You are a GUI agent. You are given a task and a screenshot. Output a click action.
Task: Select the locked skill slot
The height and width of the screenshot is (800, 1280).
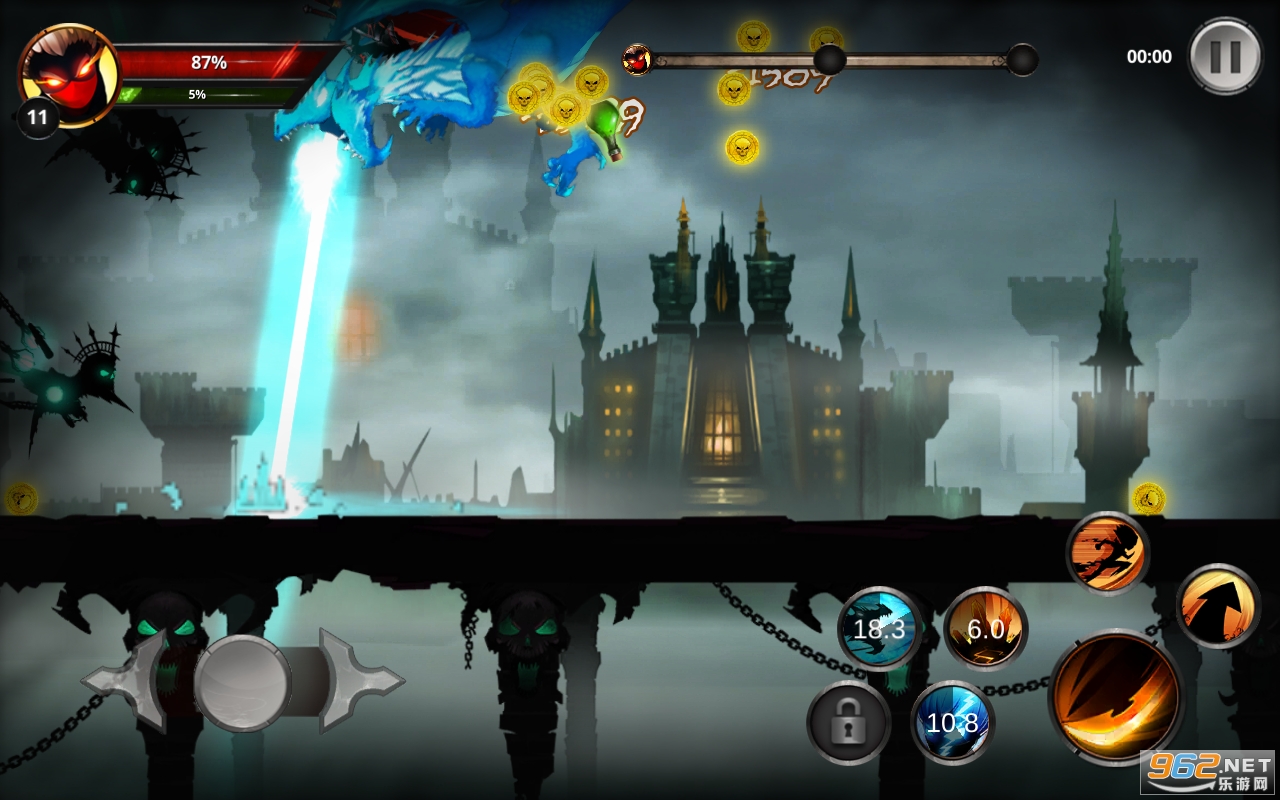click(848, 722)
